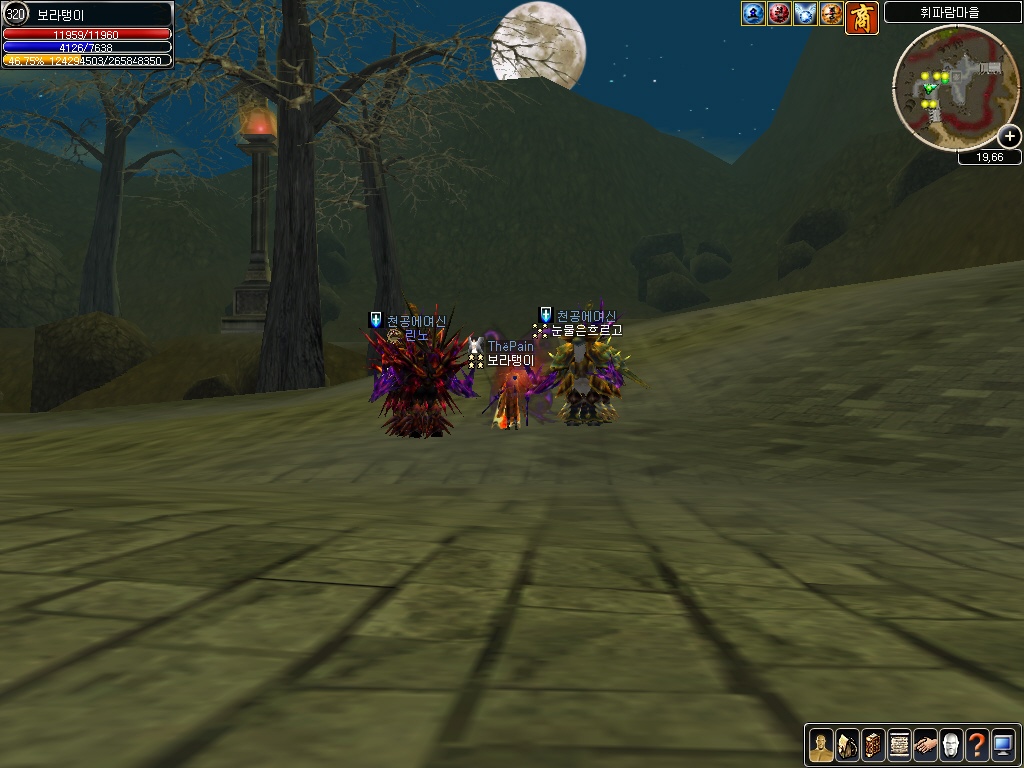1024x768 pixels.
Task: Open the white mask face icon
Action: [951, 745]
